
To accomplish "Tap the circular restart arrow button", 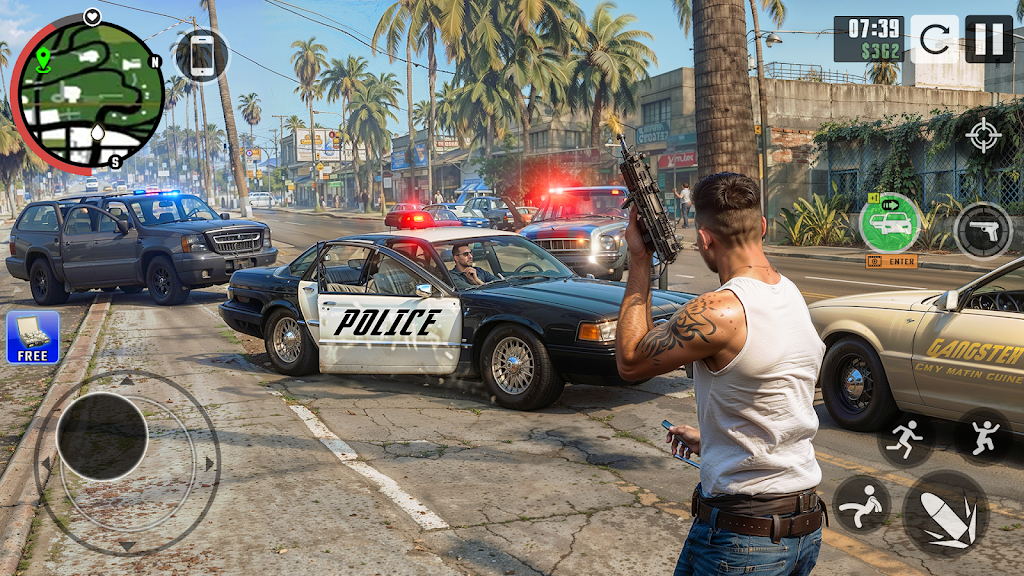I will 934,39.
